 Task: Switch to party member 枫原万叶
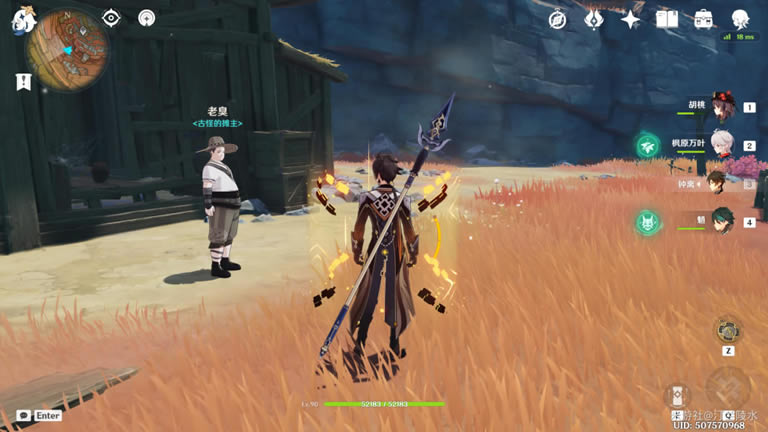tap(721, 145)
